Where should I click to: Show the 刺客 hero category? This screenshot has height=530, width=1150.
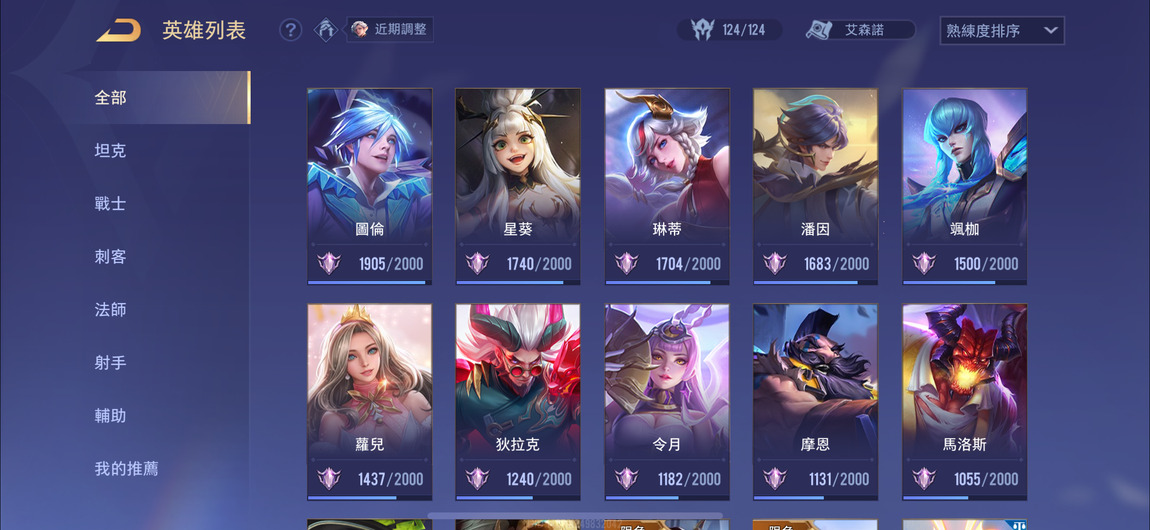(x=111, y=256)
